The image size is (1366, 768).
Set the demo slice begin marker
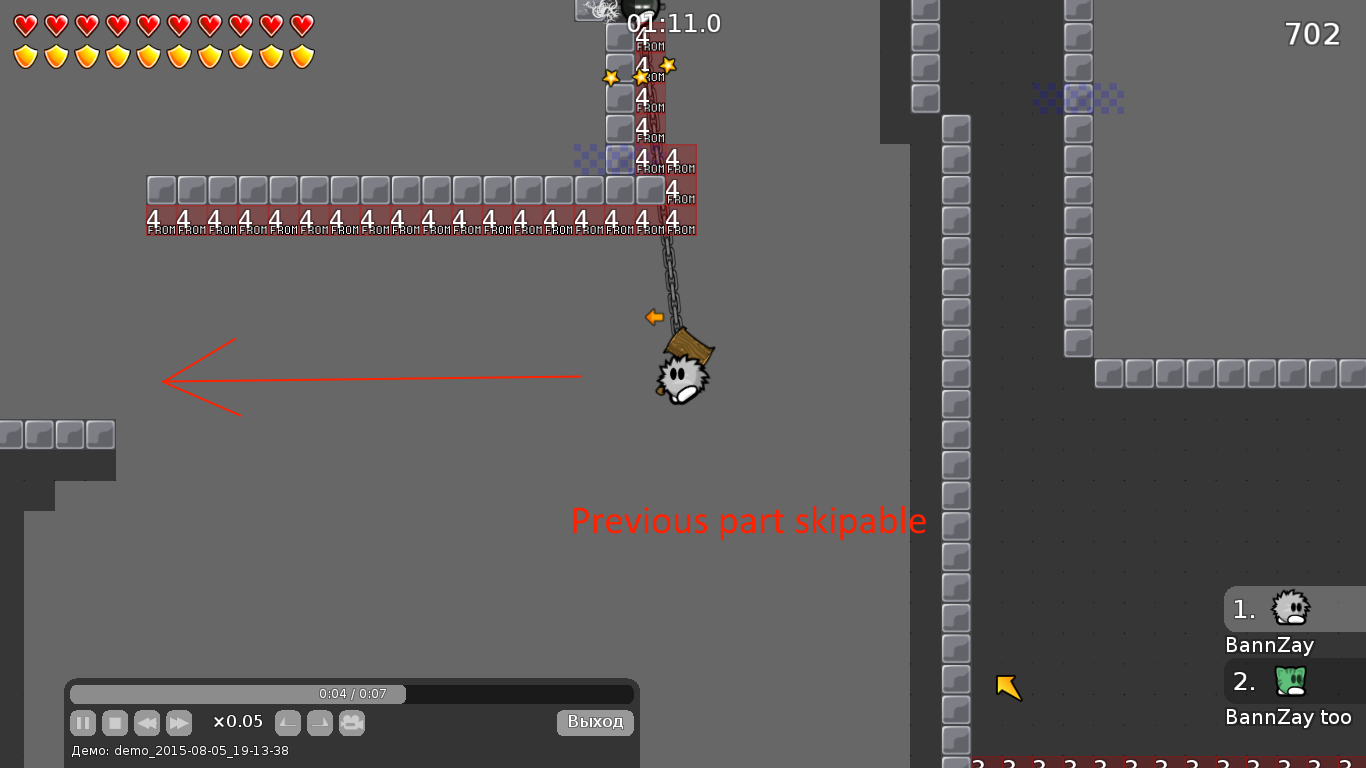288,723
